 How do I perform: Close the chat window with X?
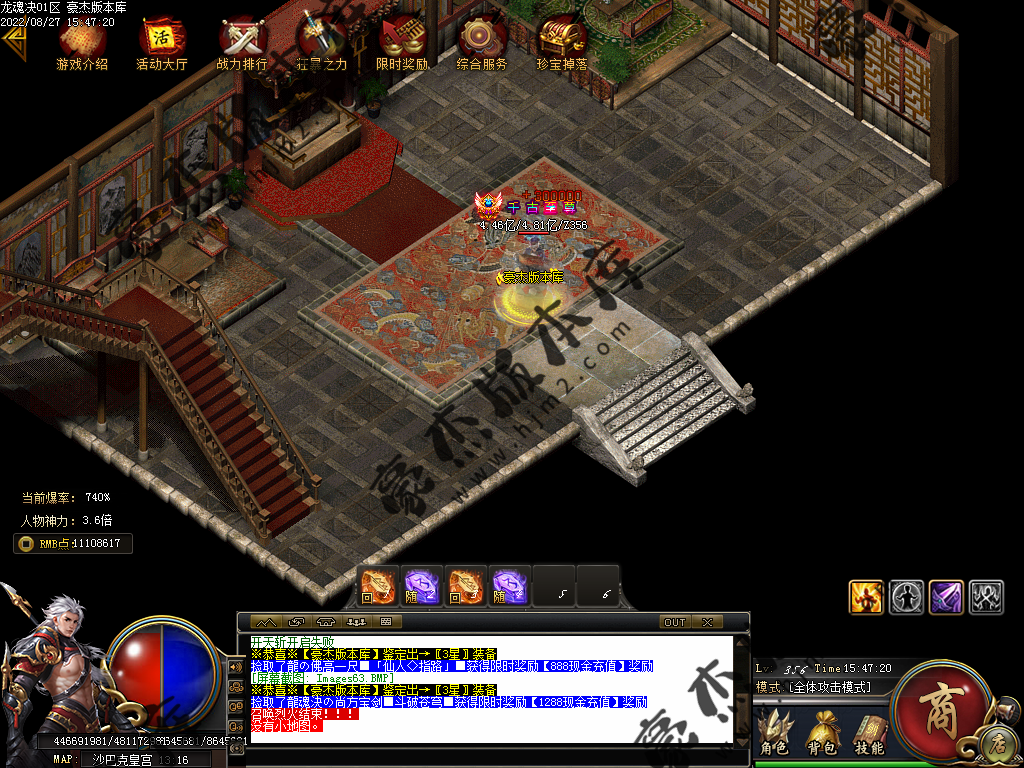click(x=707, y=622)
